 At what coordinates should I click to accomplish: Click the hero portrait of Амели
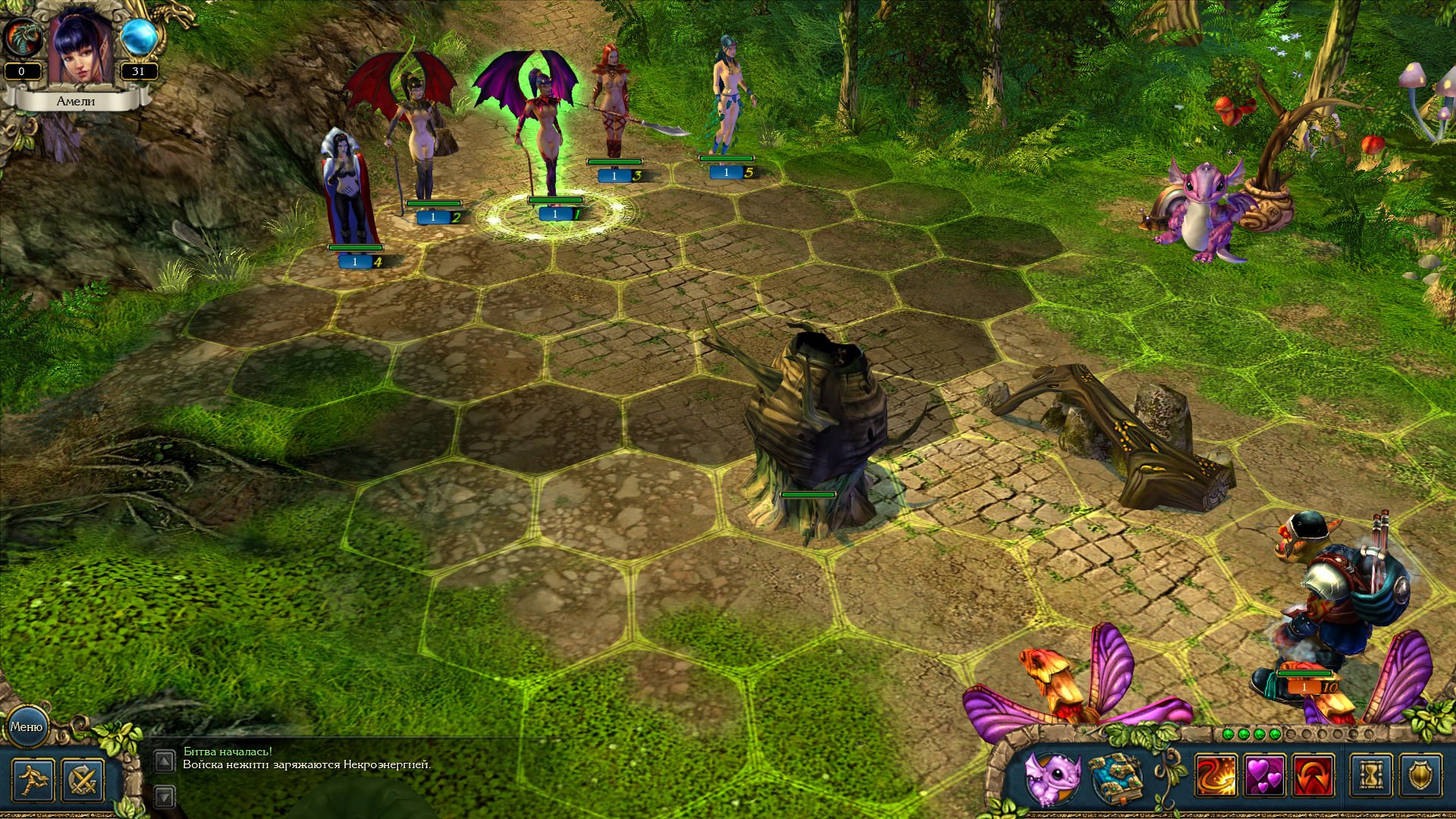point(80,49)
